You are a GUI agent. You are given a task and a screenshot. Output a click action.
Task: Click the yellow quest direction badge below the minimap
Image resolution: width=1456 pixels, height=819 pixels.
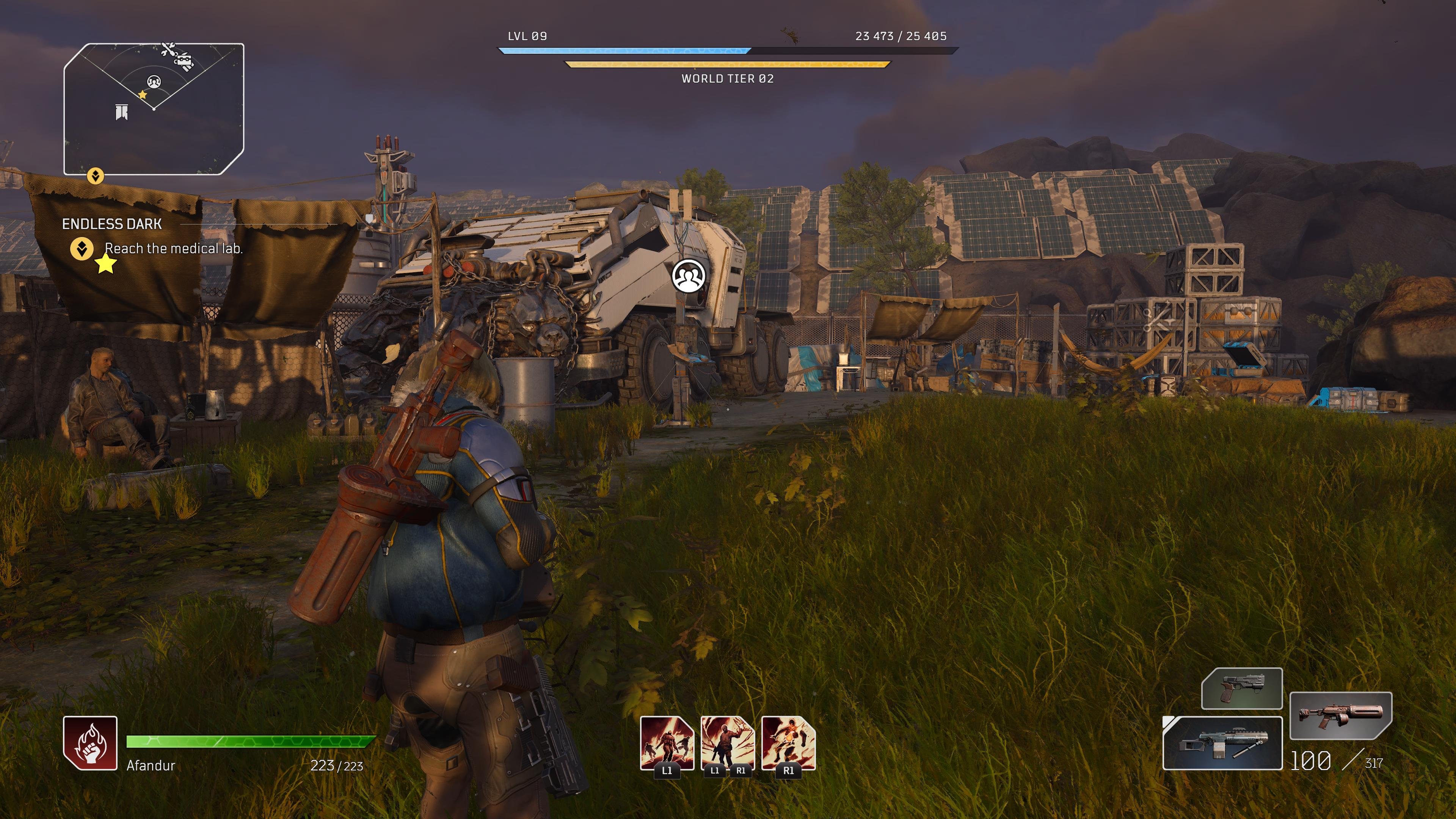coord(95,176)
